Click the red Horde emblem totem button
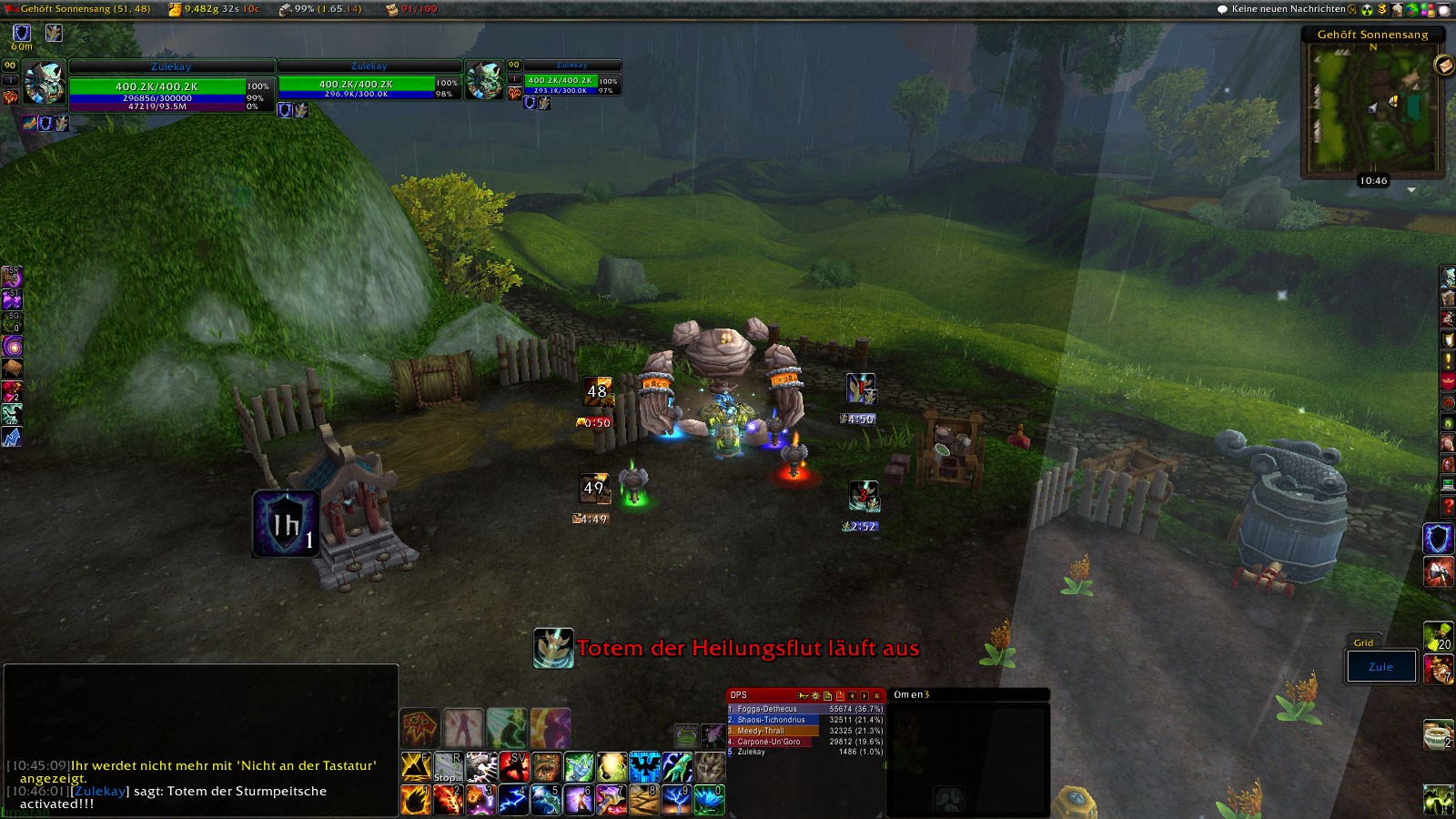Image resolution: width=1456 pixels, height=819 pixels. (420, 728)
